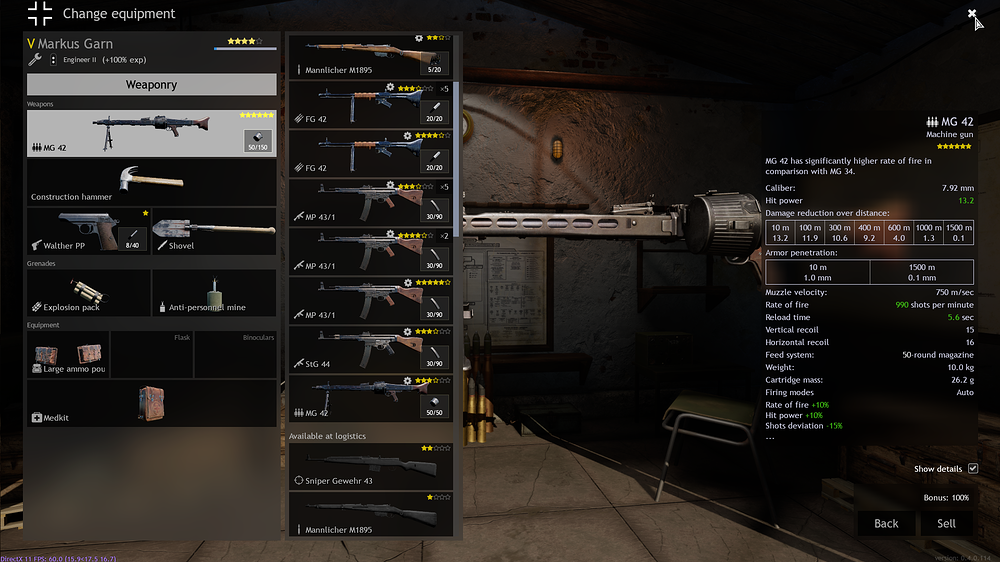Select the Anti-personnel mine slot

(x=214, y=293)
